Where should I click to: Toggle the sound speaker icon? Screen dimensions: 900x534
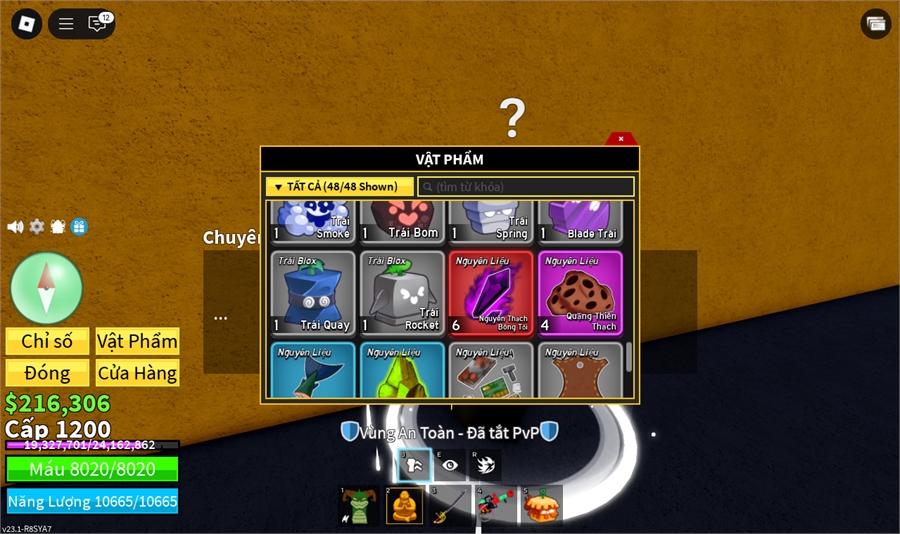15,227
